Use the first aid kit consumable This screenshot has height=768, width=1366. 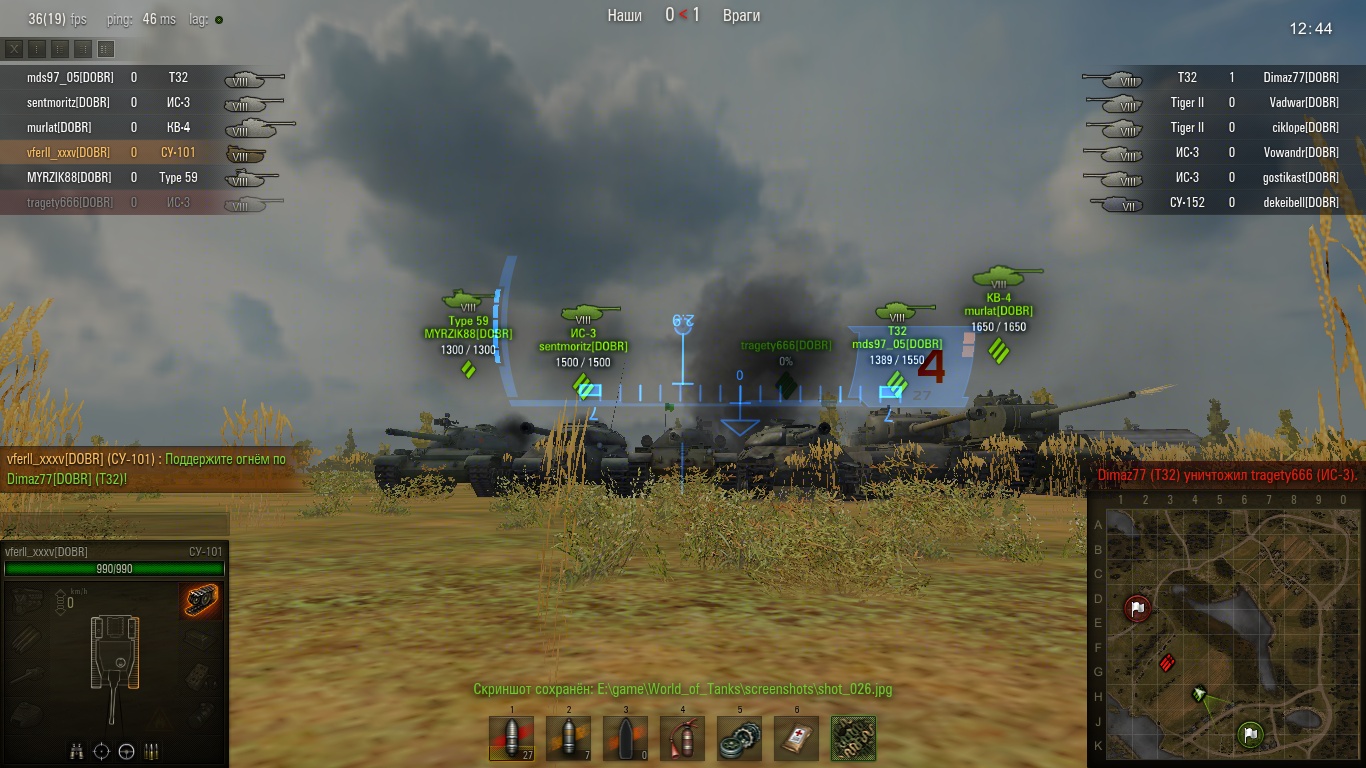796,738
